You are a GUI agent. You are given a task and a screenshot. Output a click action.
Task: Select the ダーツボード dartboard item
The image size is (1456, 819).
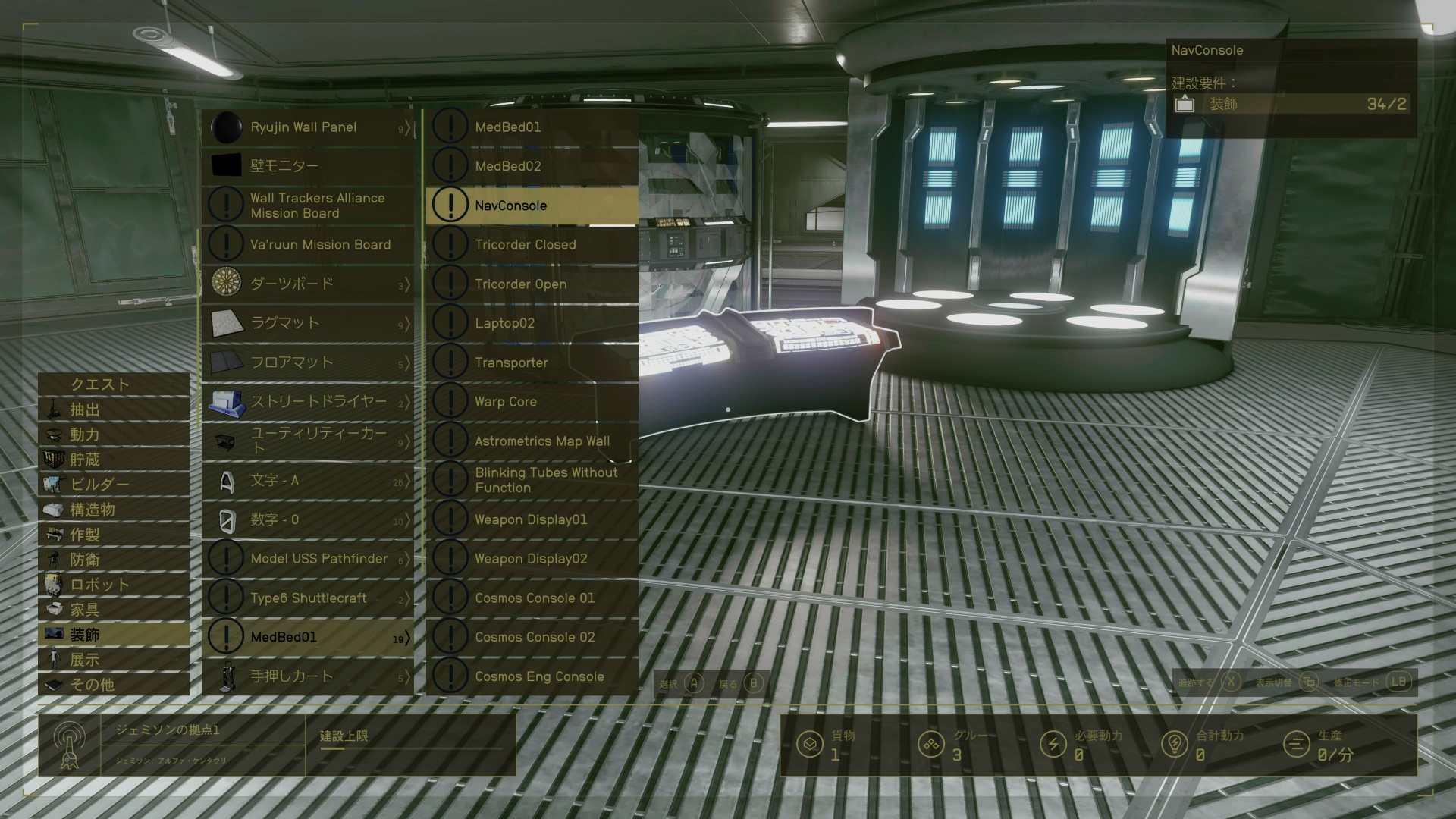[308, 284]
